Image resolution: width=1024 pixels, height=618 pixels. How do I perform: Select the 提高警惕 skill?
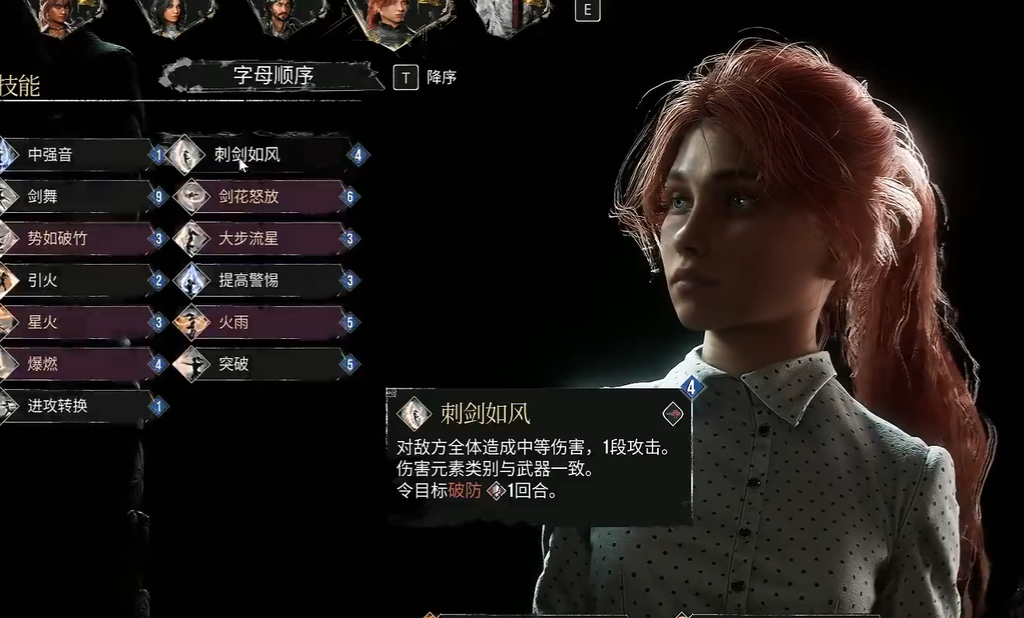265,281
